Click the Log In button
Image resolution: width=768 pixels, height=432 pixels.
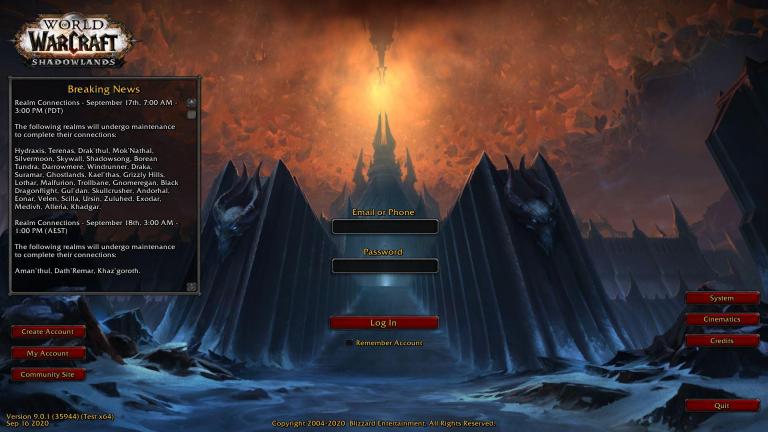(x=384, y=323)
